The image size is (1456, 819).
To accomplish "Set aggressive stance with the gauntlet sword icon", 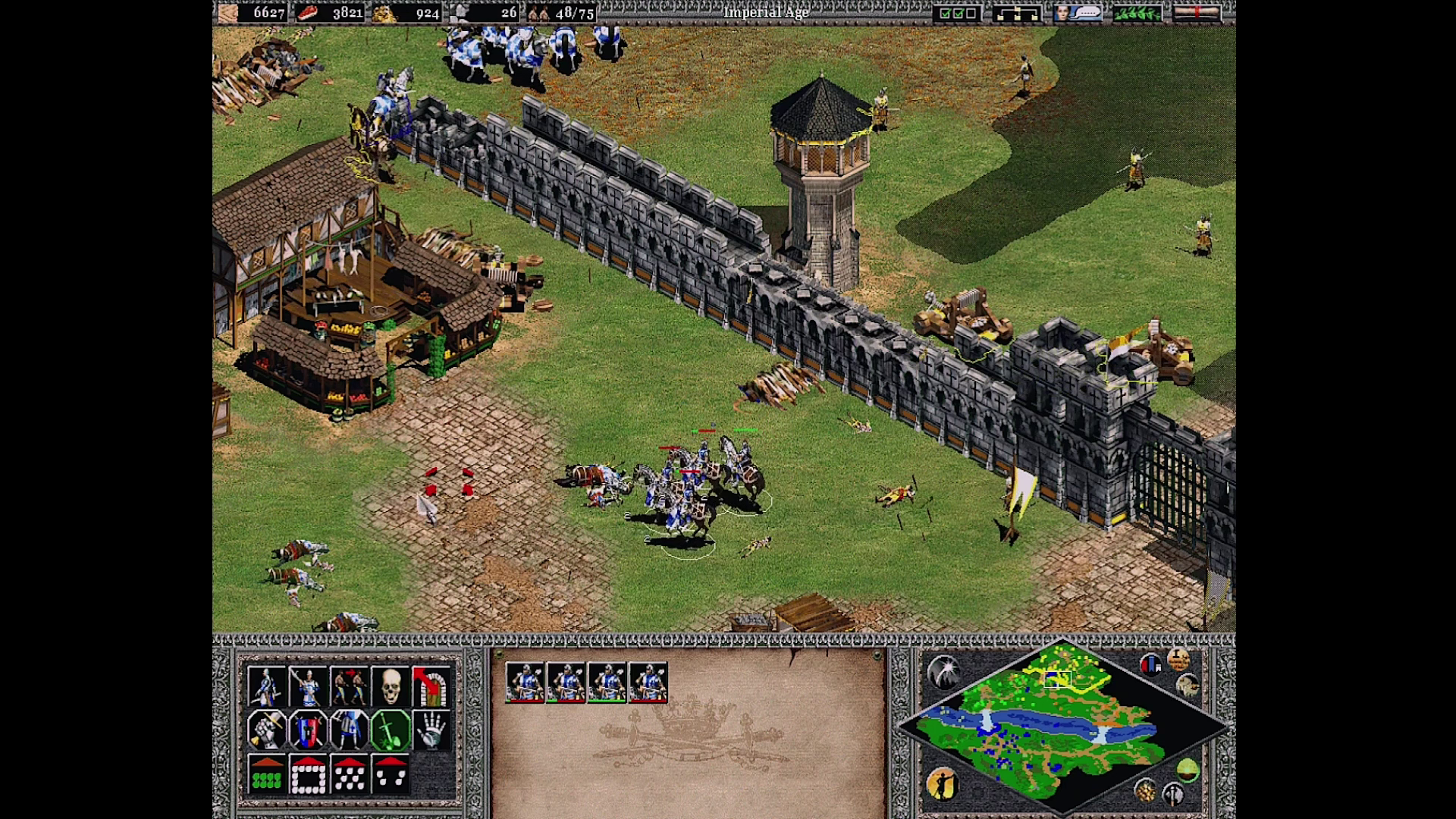I will click(x=266, y=730).
